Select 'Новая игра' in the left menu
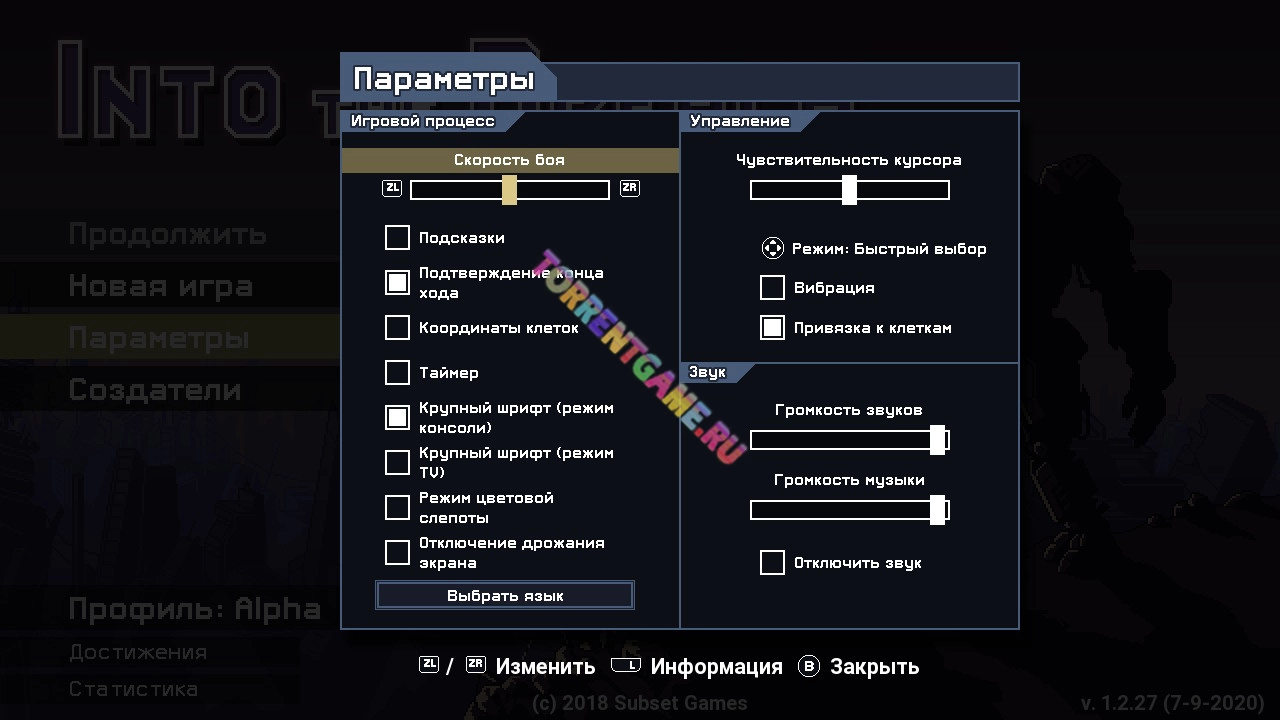 (x=160, y=286)
